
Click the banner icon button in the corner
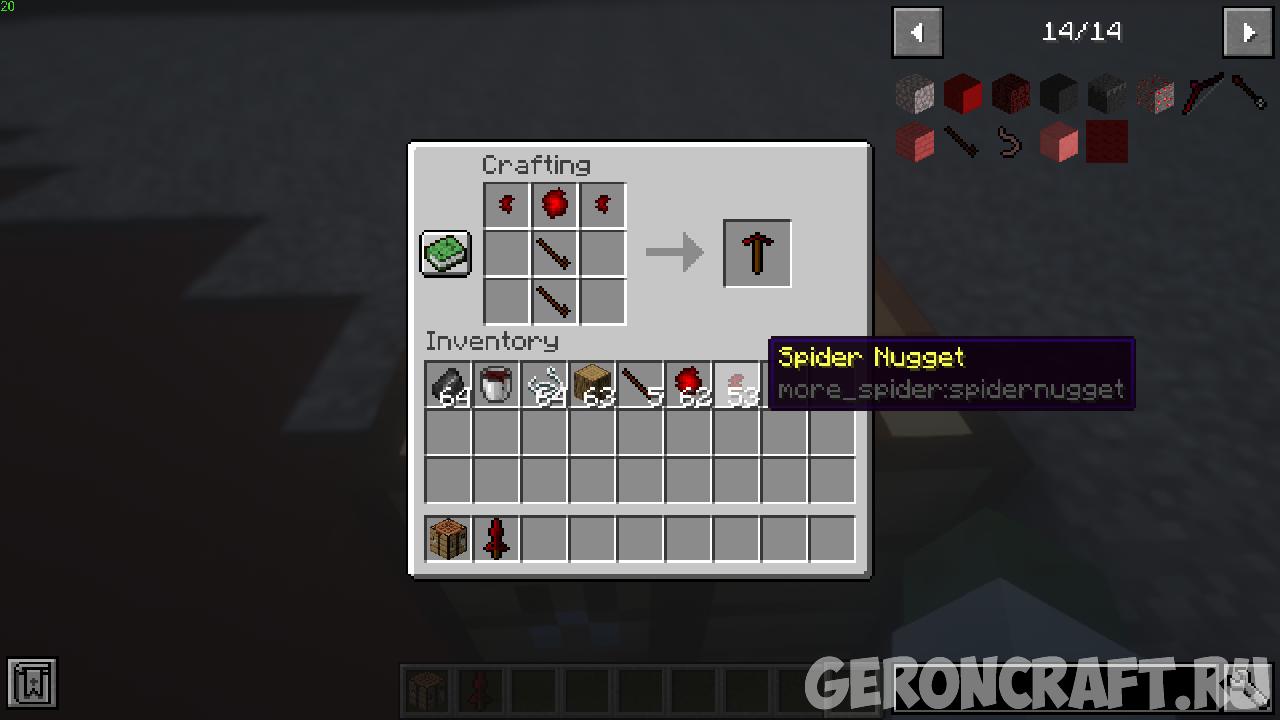tap(32, 683)
